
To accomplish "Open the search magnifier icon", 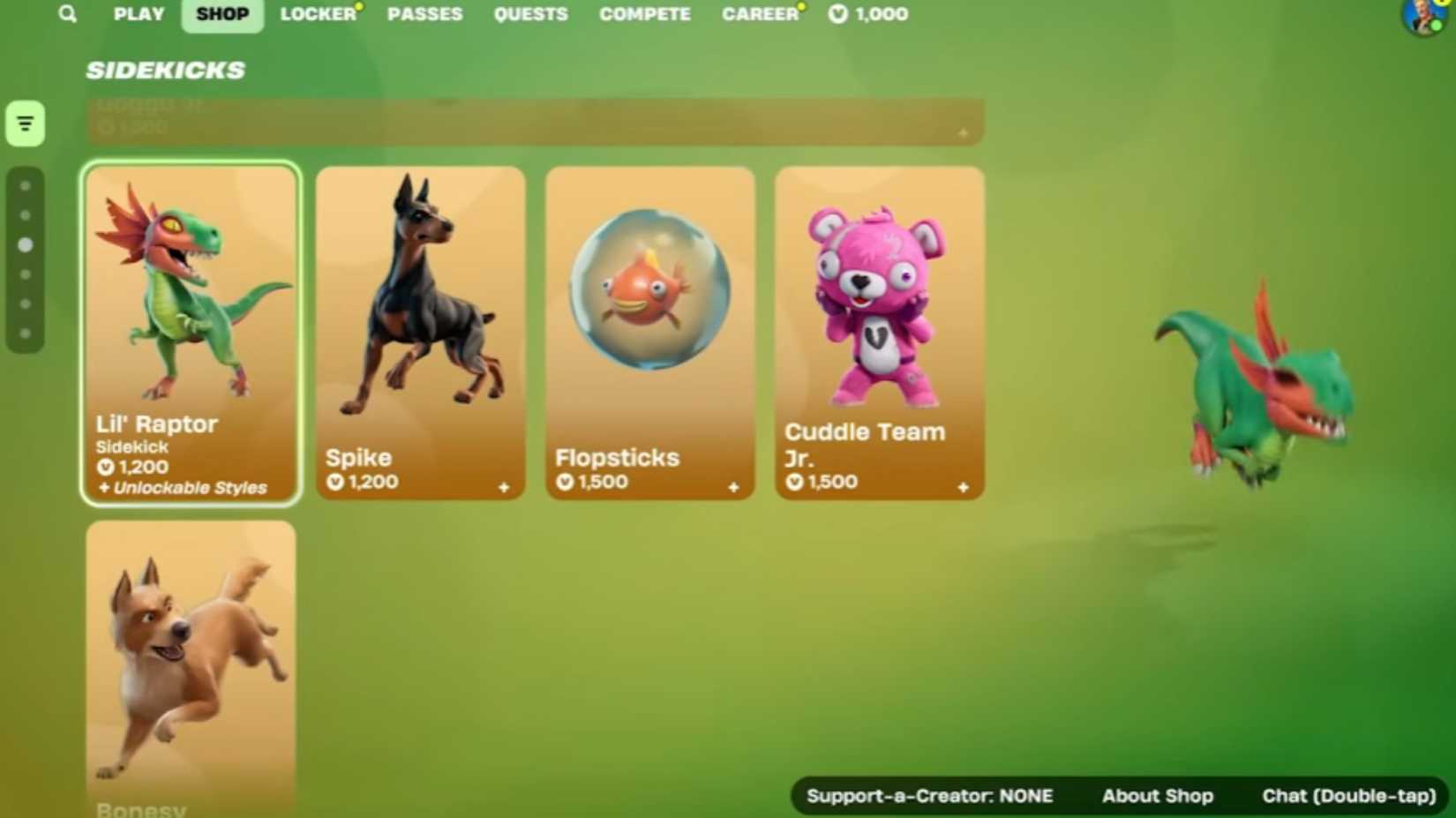I will click(66, 13).
